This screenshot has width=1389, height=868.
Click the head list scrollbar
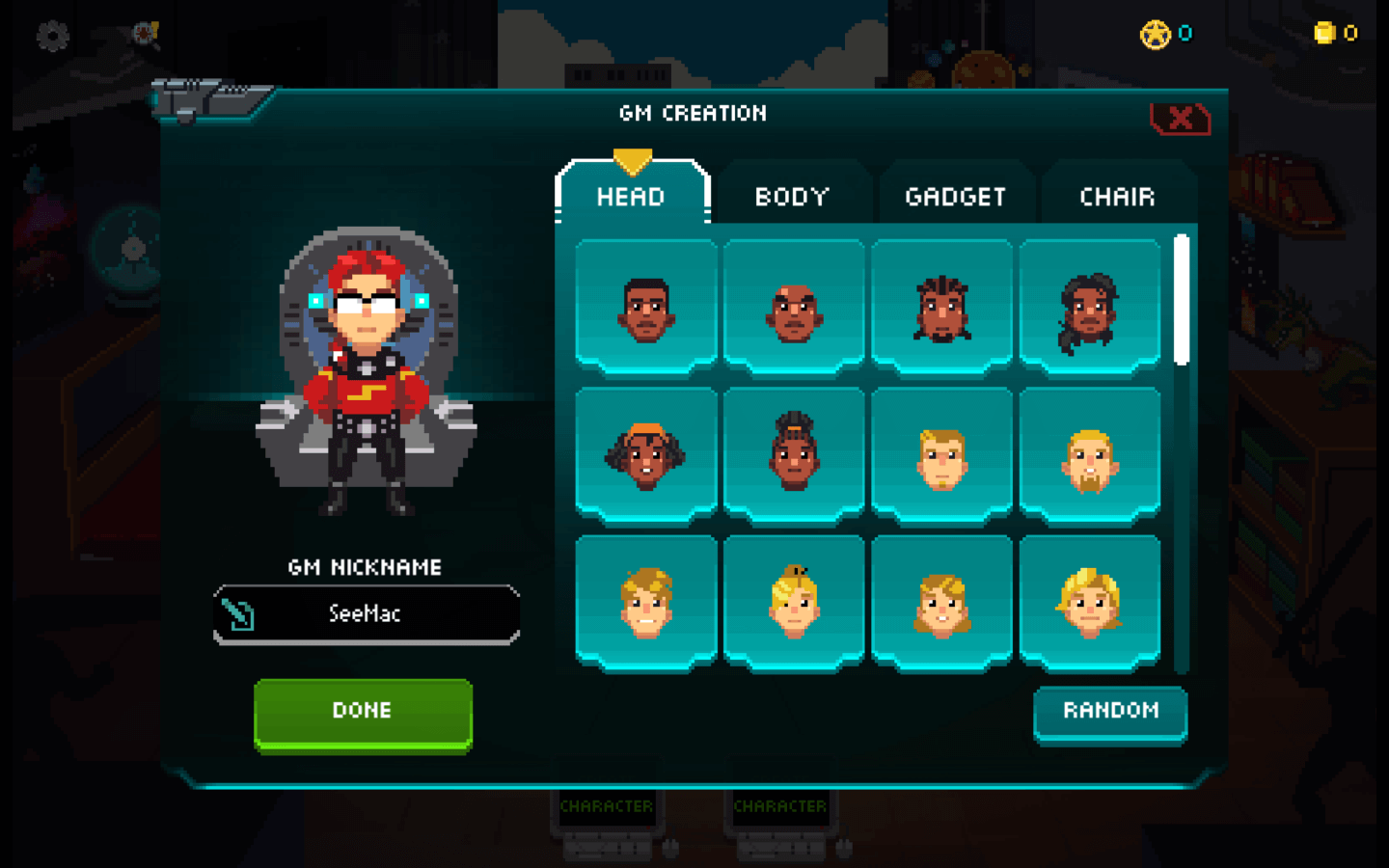(1182, 301)
